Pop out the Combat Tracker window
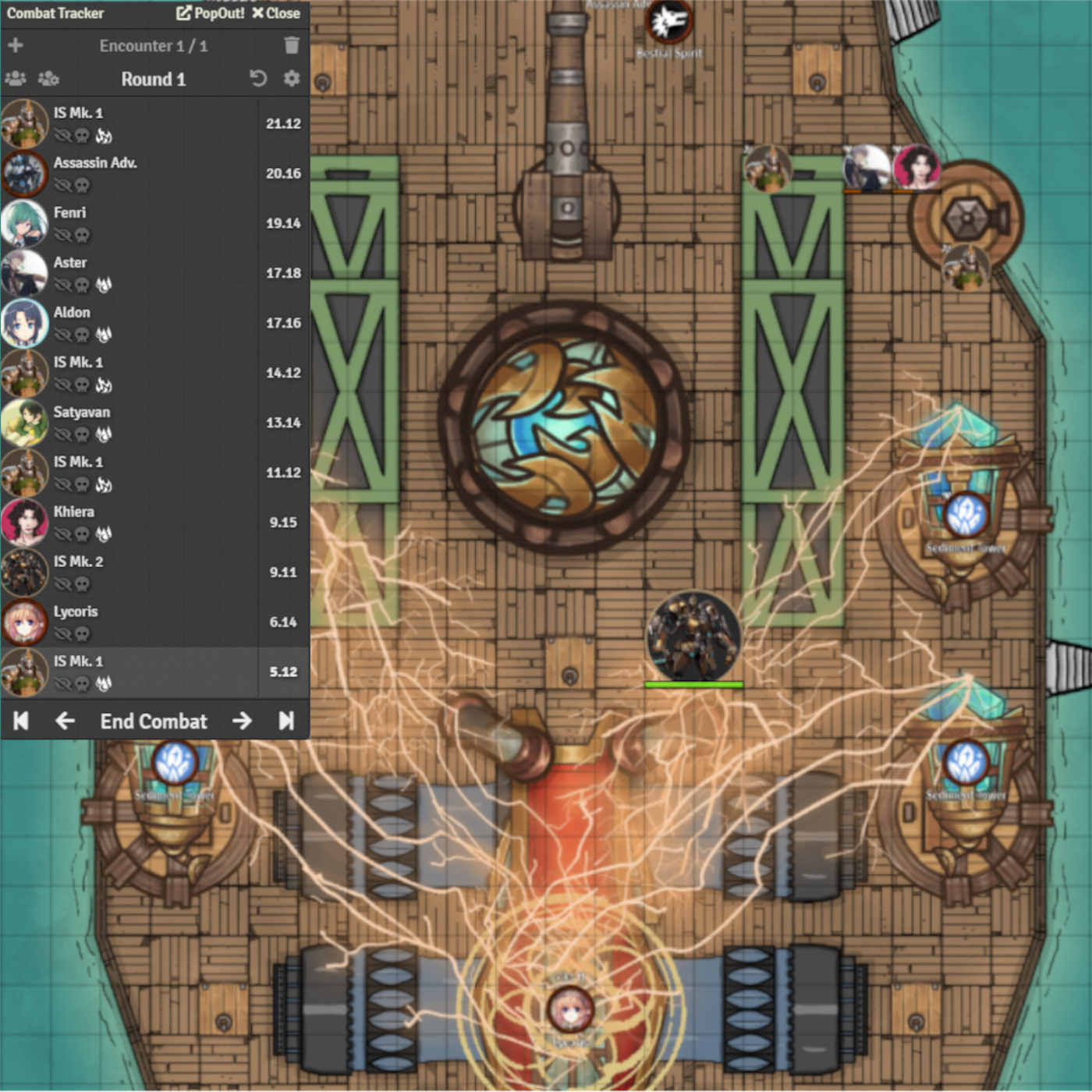Viewport: 1092px width, 1092px height. click(x=210, y=13)
